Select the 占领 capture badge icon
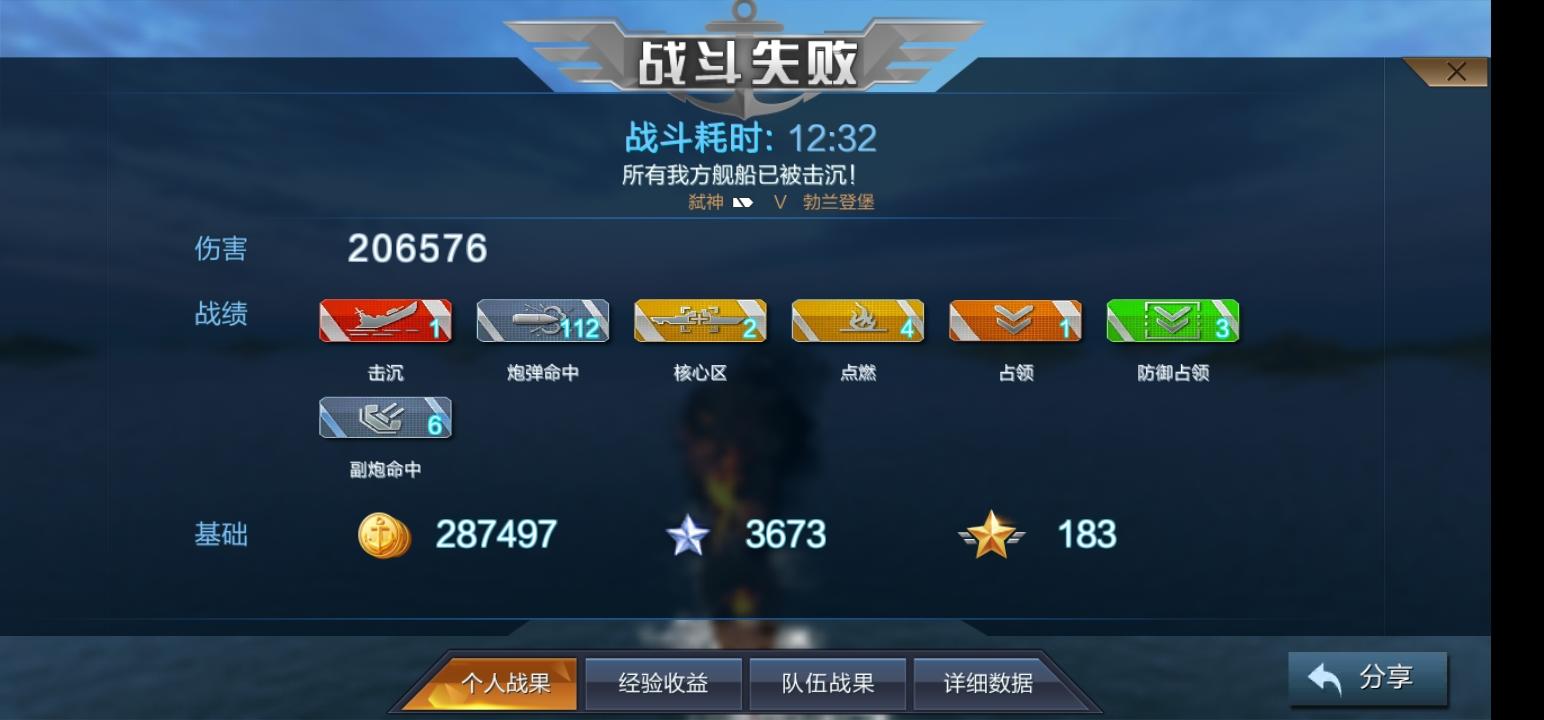The image size is (1544, 720). coord(1015,321)
